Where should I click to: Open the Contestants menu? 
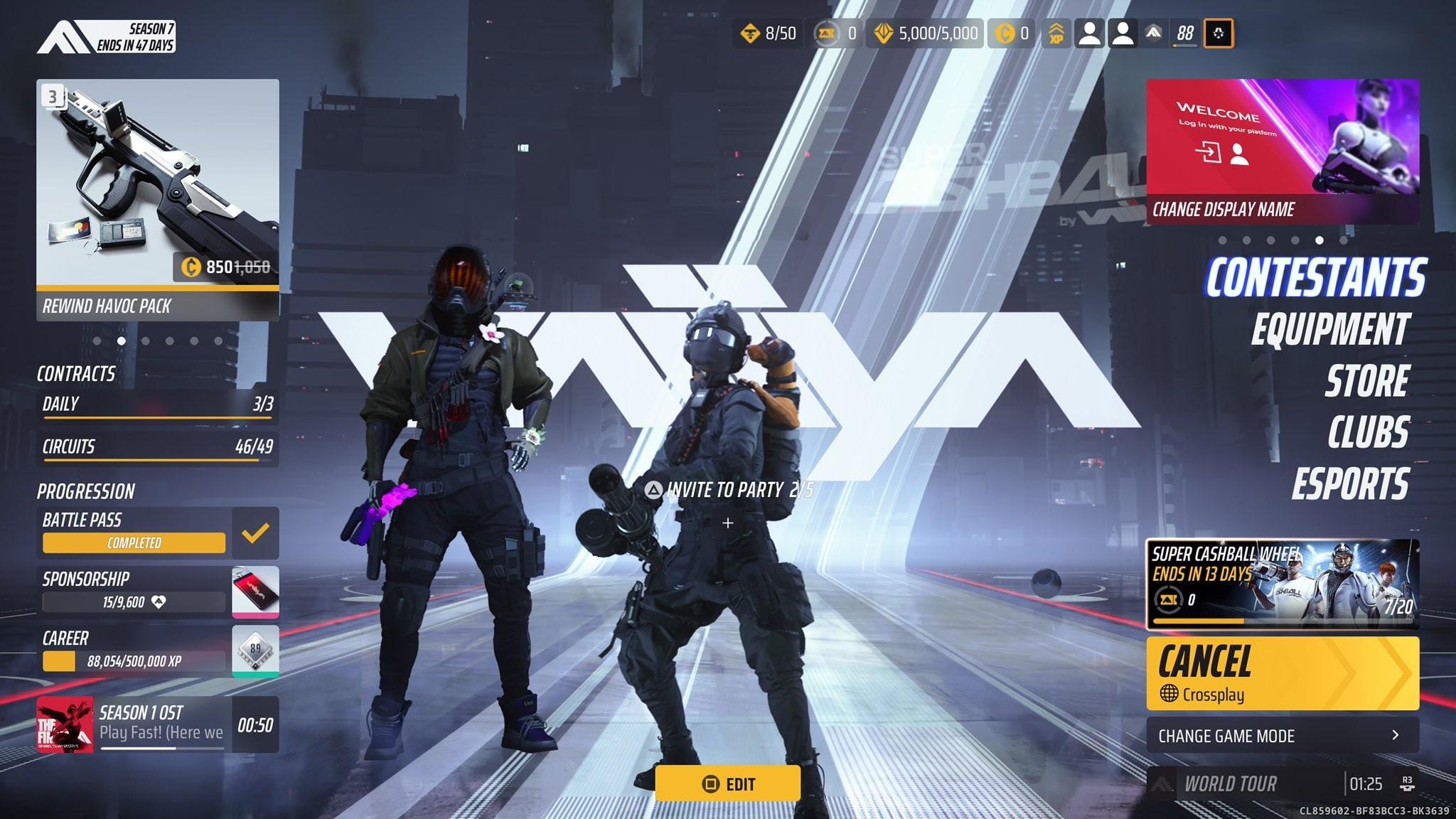pyautogui.click(x=1315, y=277)
